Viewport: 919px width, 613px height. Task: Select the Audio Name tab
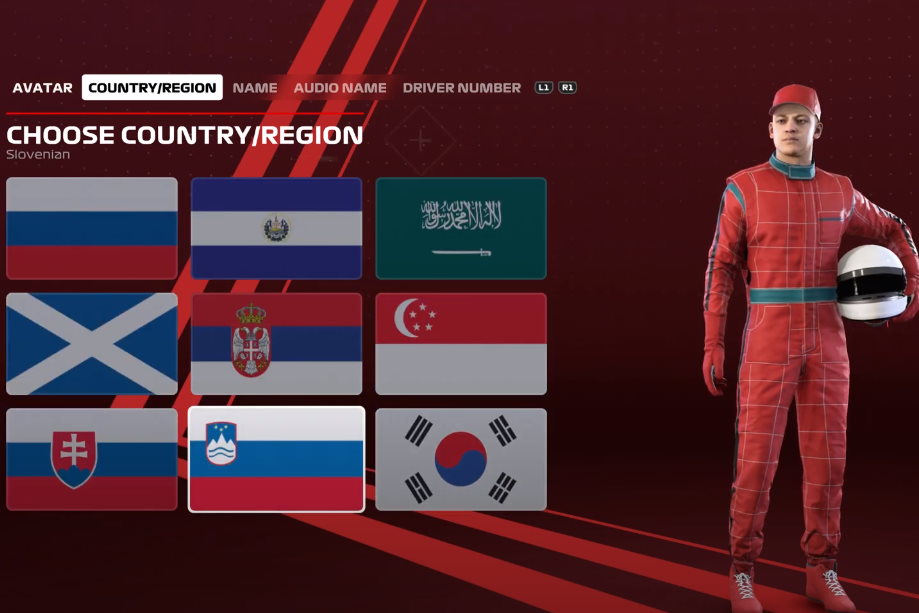(340, 88)
